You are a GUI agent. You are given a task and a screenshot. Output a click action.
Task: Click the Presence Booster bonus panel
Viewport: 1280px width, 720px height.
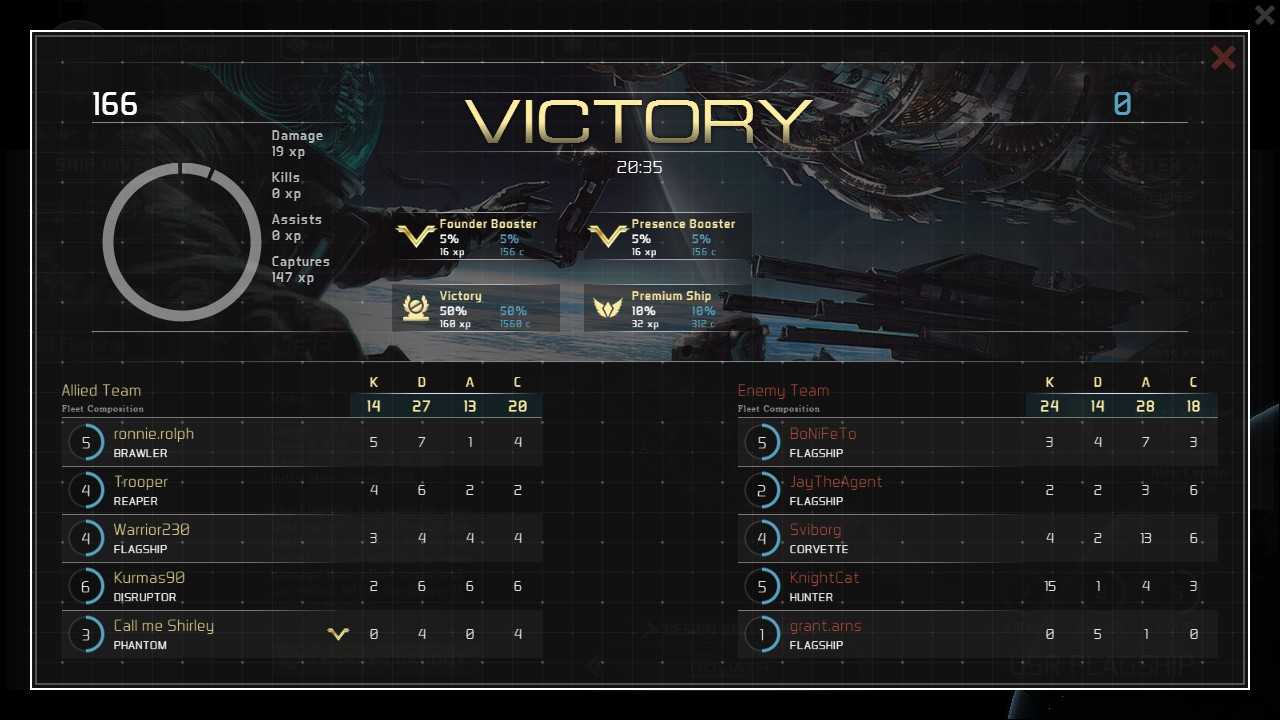[x=667, y=237]
